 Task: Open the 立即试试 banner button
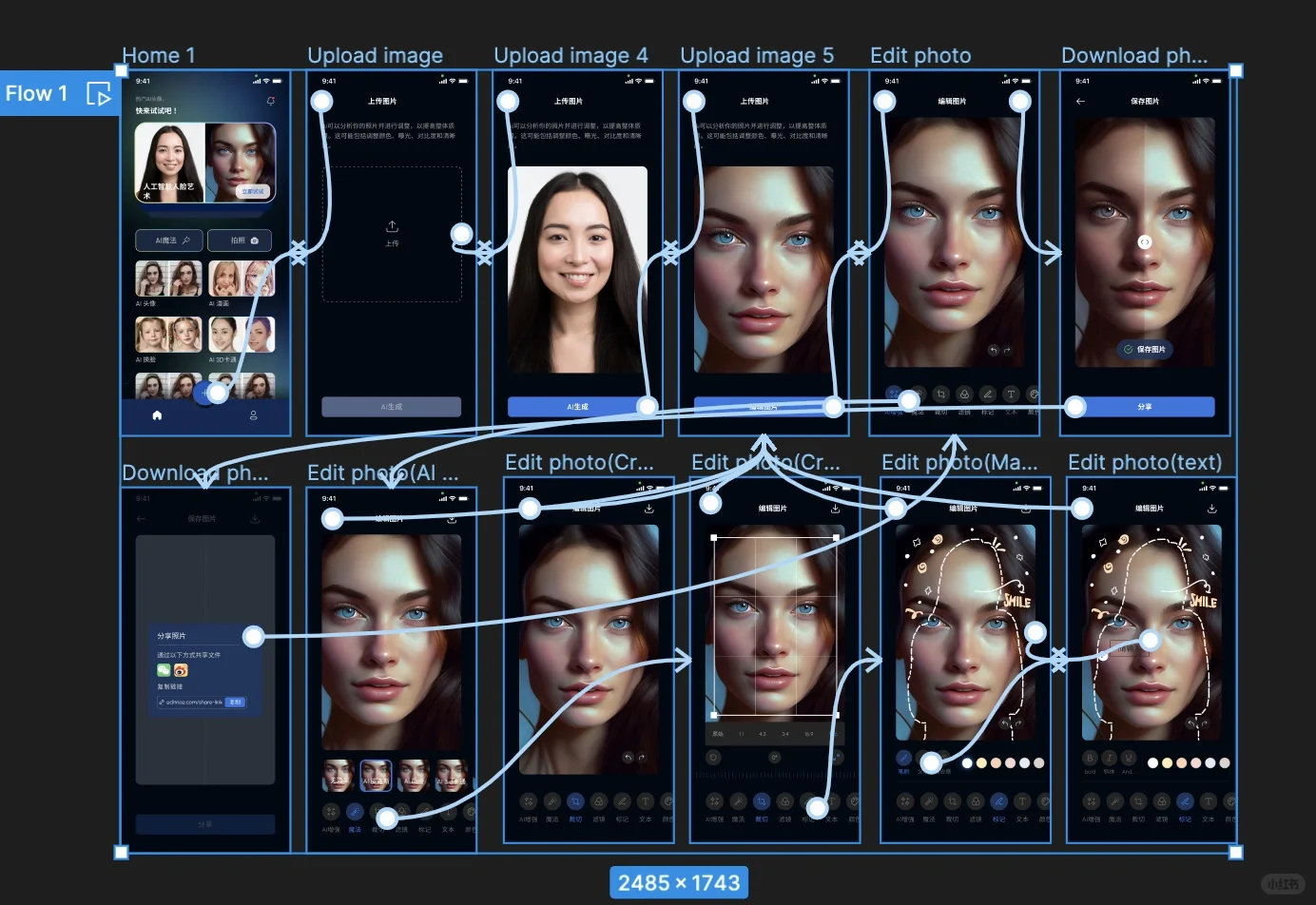click(253, 191)
